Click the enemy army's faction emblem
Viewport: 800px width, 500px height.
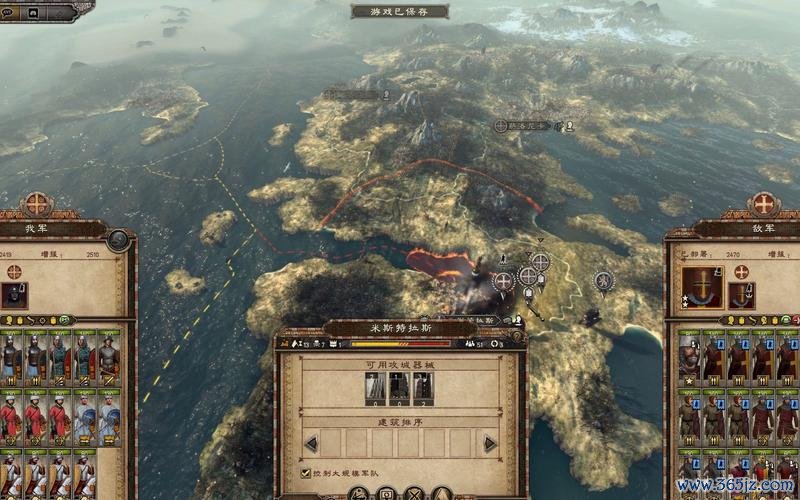point(763,204)
